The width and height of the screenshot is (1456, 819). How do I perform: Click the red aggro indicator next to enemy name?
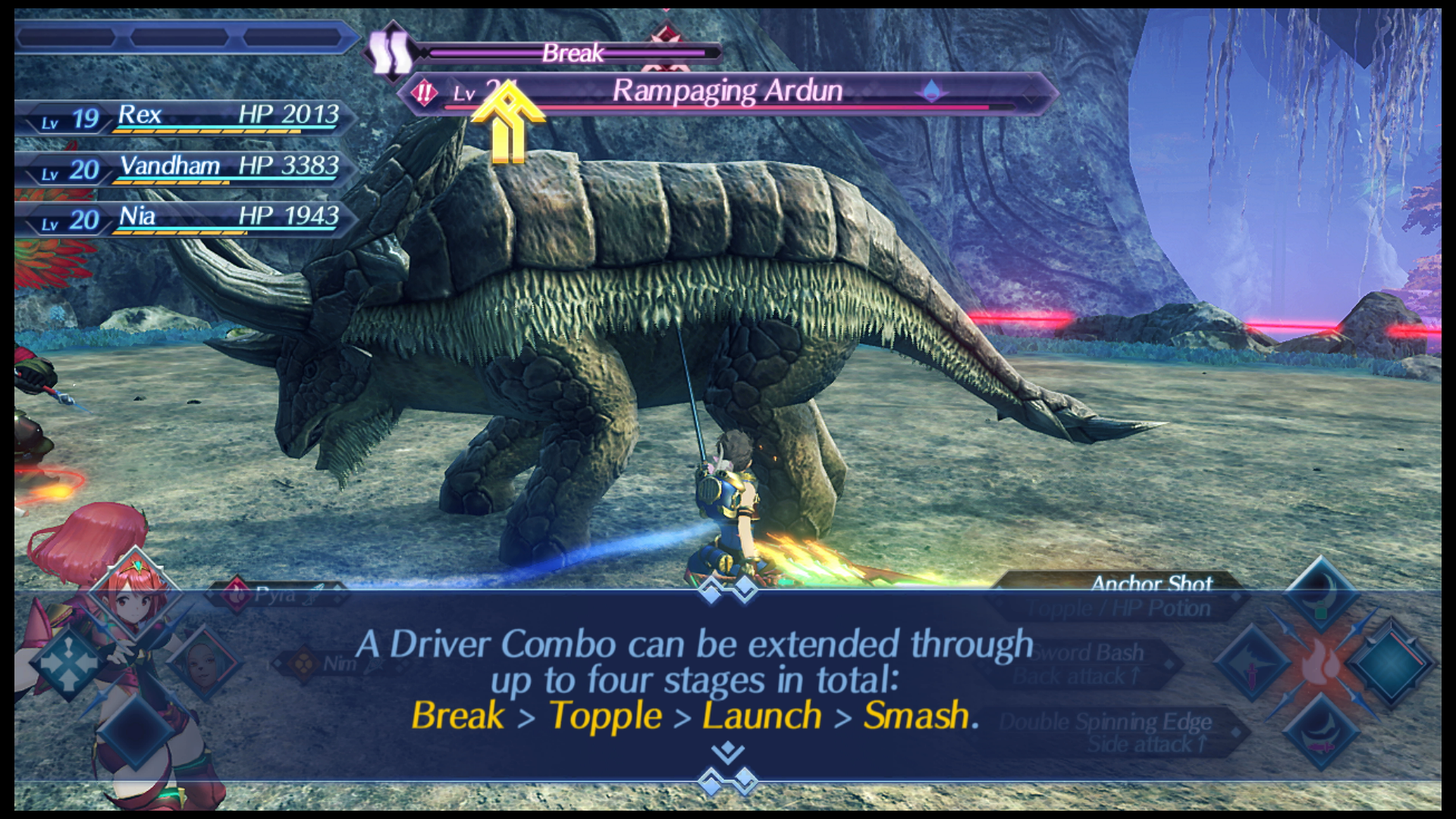point(424,91)
